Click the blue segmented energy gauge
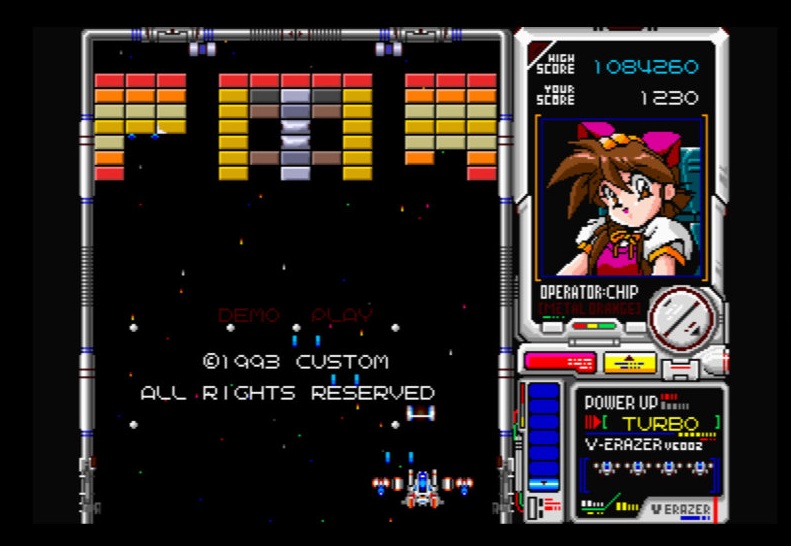 [544, 436]
